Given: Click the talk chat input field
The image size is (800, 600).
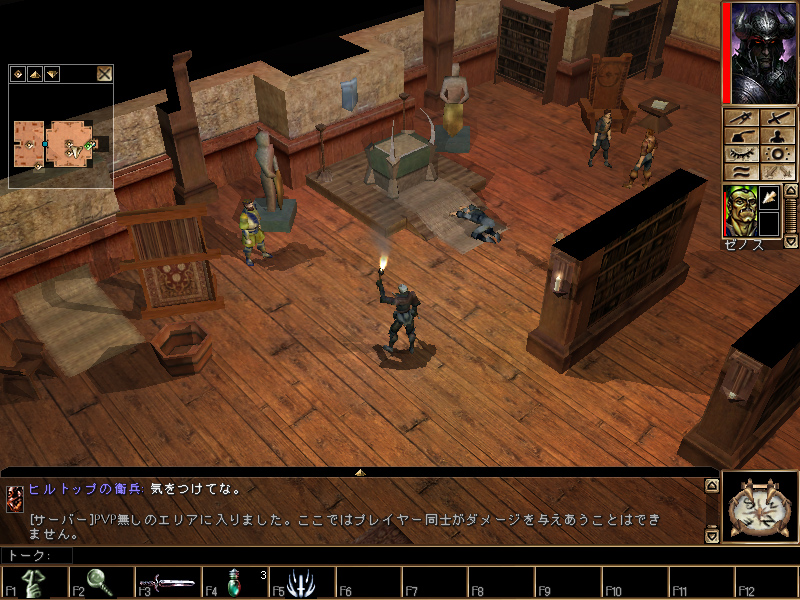Looking at the screenshot, I should pos(380,555).
